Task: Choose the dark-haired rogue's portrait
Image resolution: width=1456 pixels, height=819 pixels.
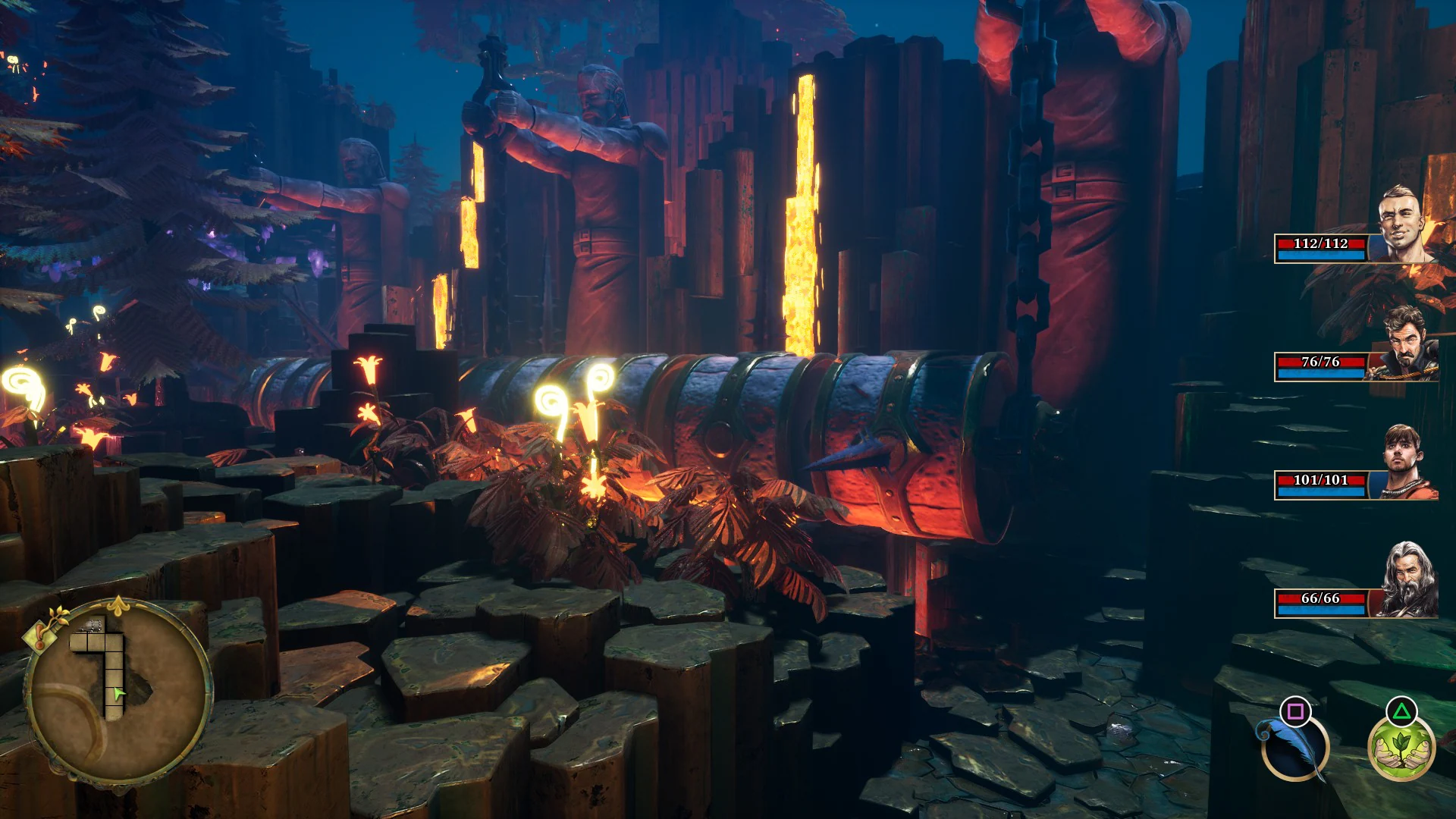Action: [x=1407, y=346]
